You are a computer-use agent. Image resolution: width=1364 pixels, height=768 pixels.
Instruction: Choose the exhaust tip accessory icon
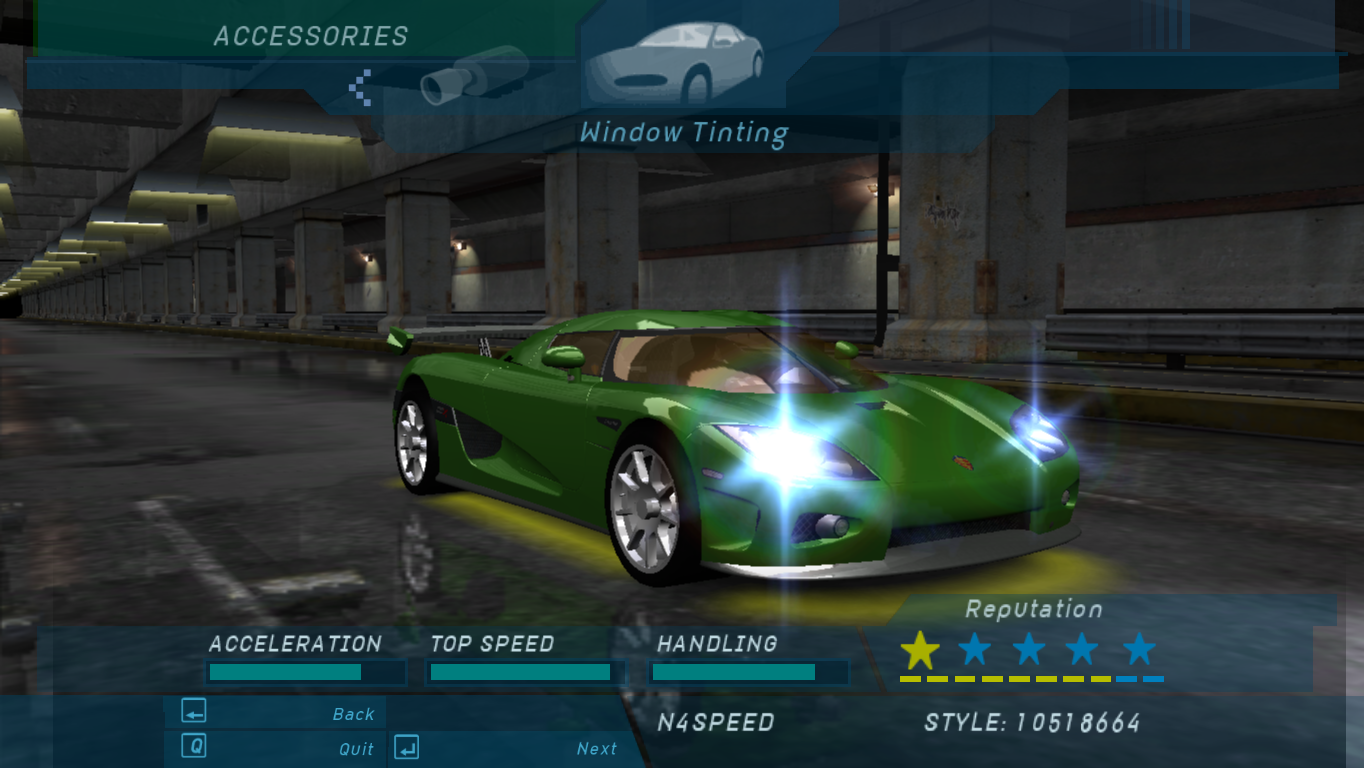[x=474, y=76]
